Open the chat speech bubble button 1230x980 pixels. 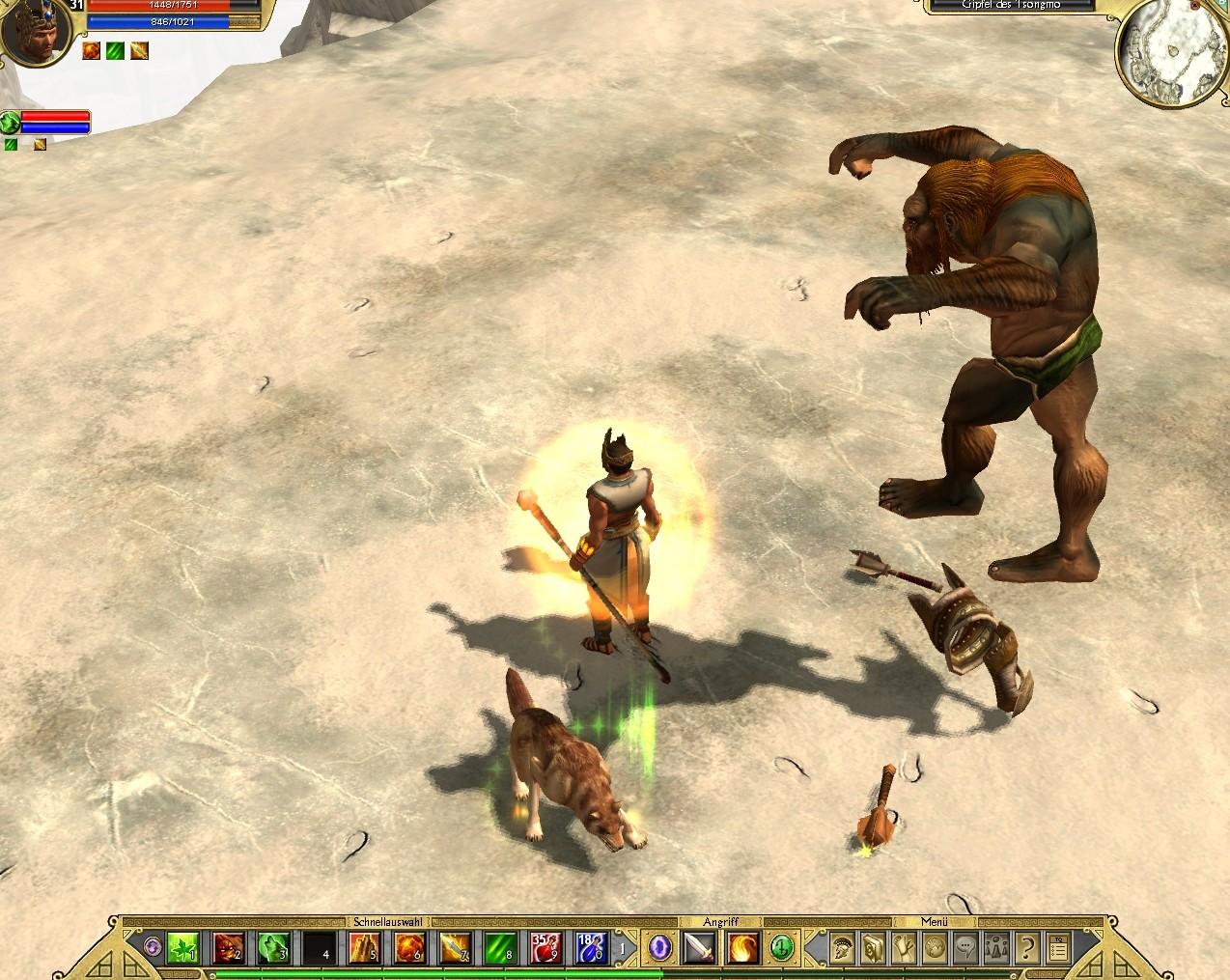(x=964, y=948)
